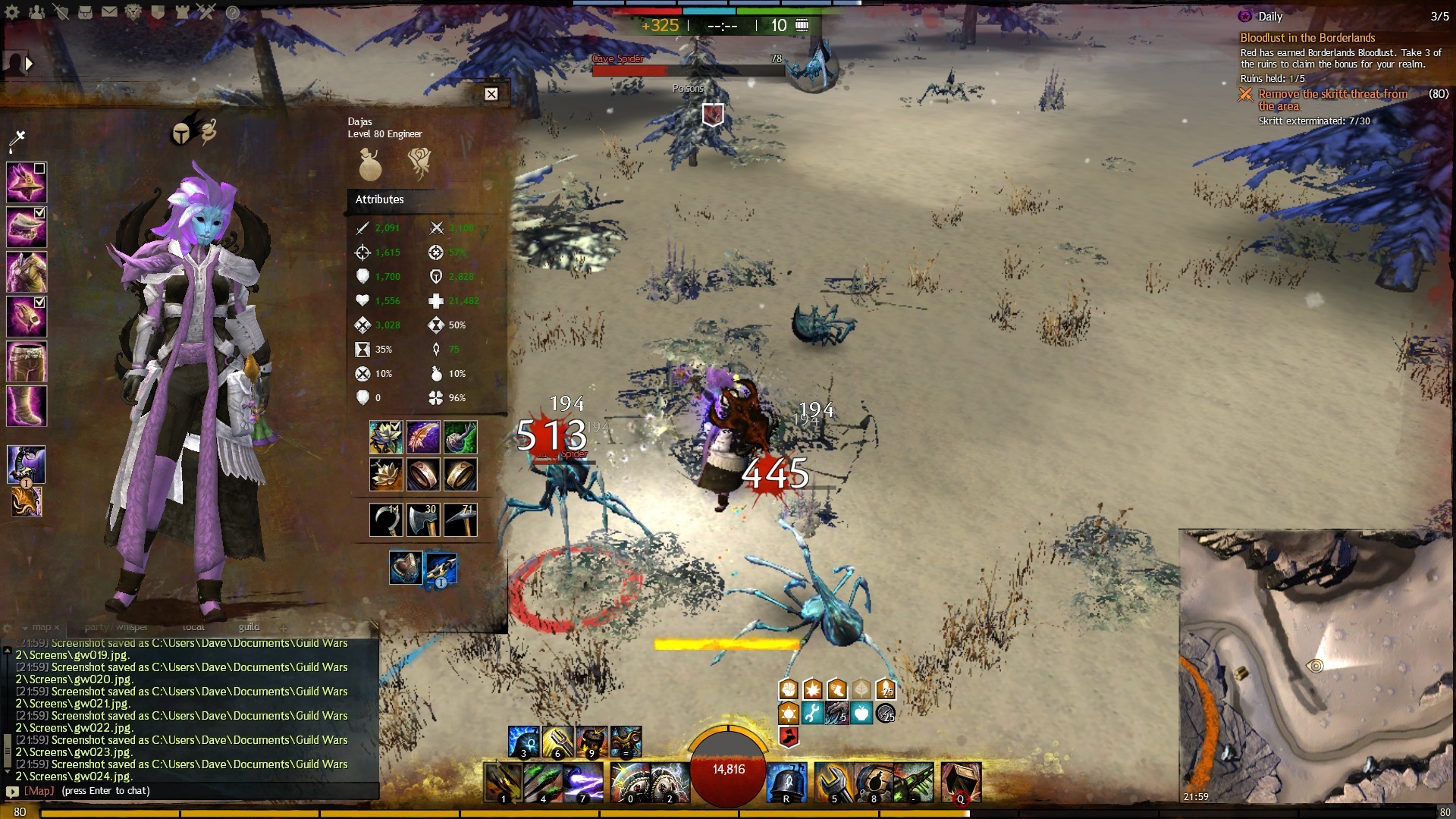
Task: Select the logging axe tool slot
Action: point(423,520)
